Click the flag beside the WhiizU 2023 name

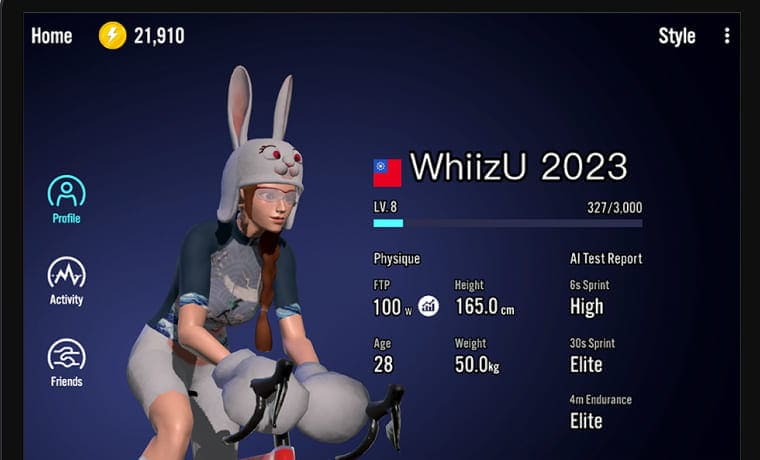click(x=387, y=172)
